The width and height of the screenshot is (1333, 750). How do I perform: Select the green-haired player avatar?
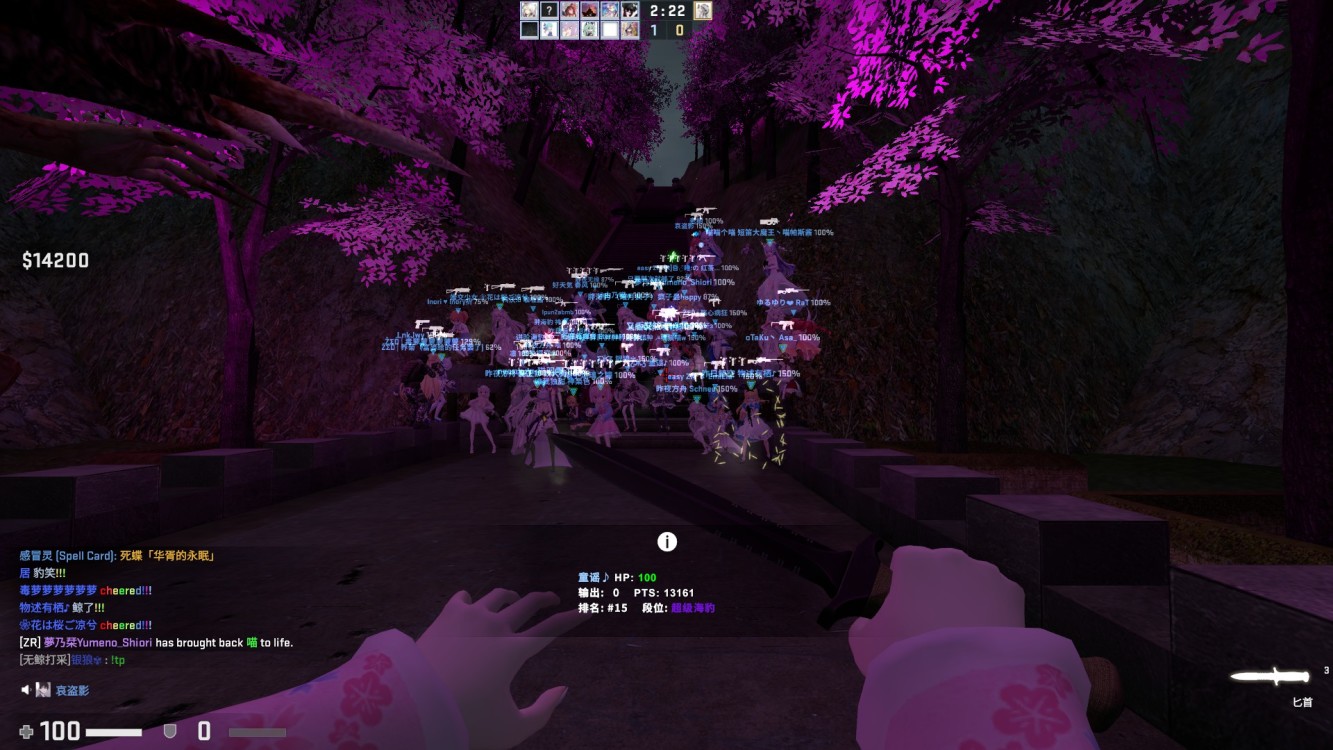[590, 30]
